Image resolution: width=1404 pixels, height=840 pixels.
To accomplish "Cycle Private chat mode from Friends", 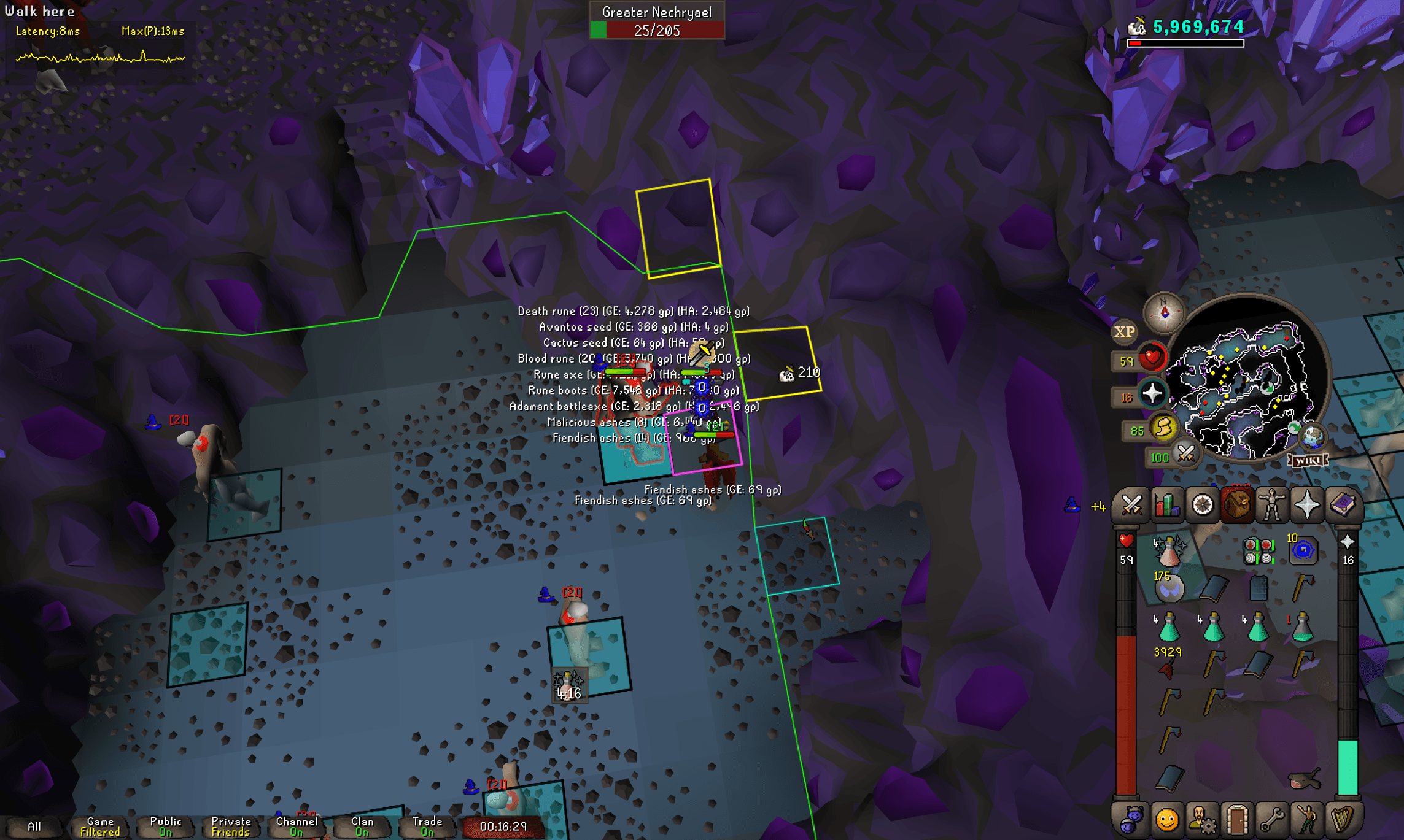I will 230,825.
